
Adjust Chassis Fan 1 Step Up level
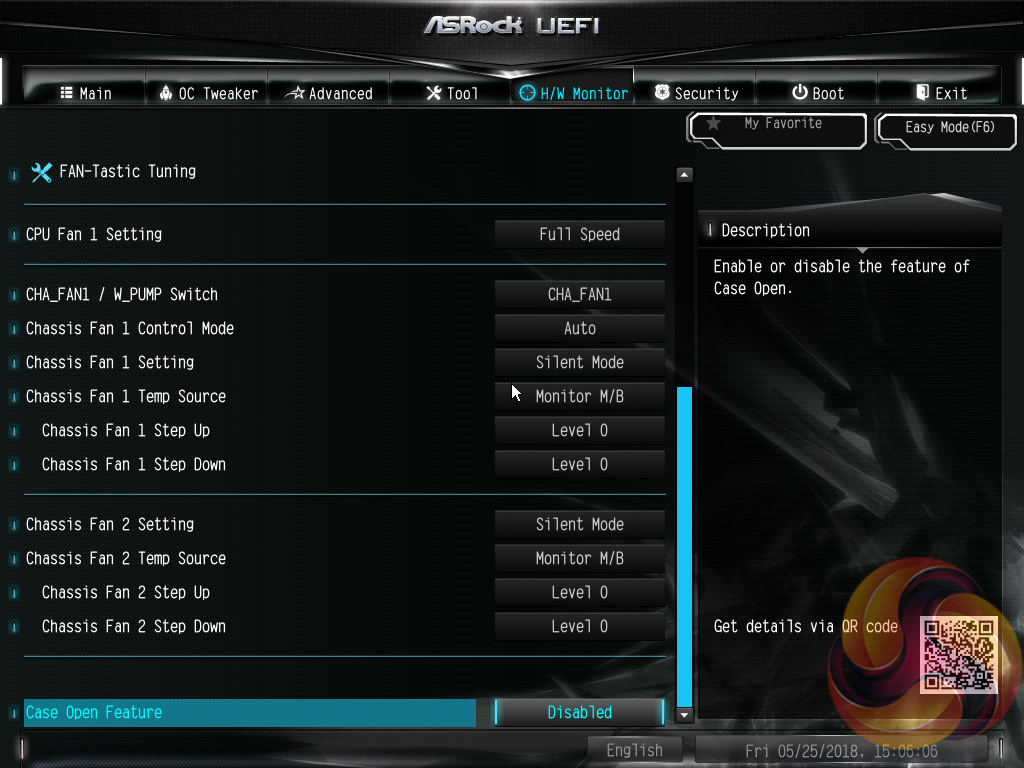tap(579, 430)
